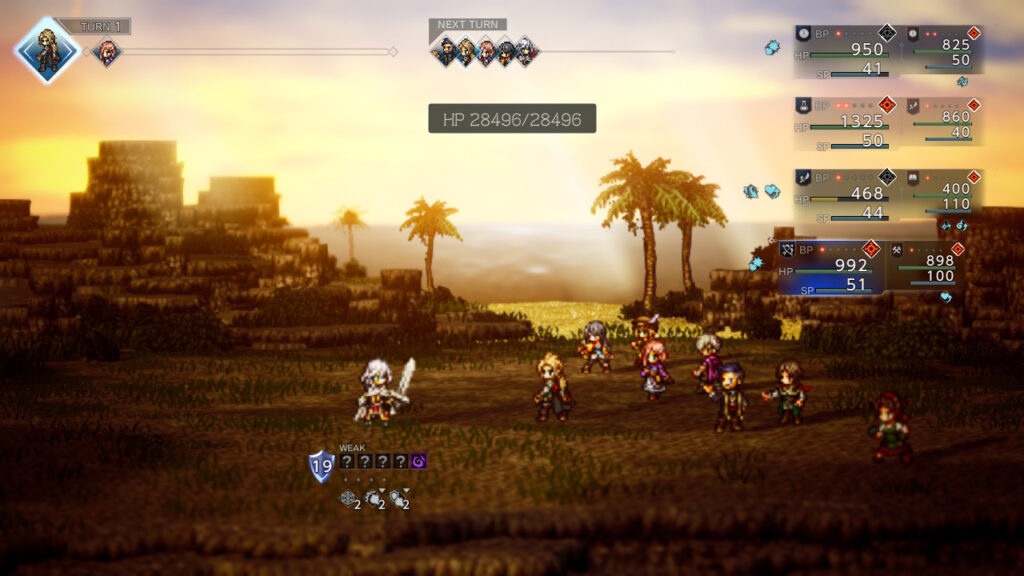This screenshot has height=576, width=1024.
Task: Select the silver-haired enemy portrait under Next Turn
Action: pyautogui.click(x=525, y=51)
